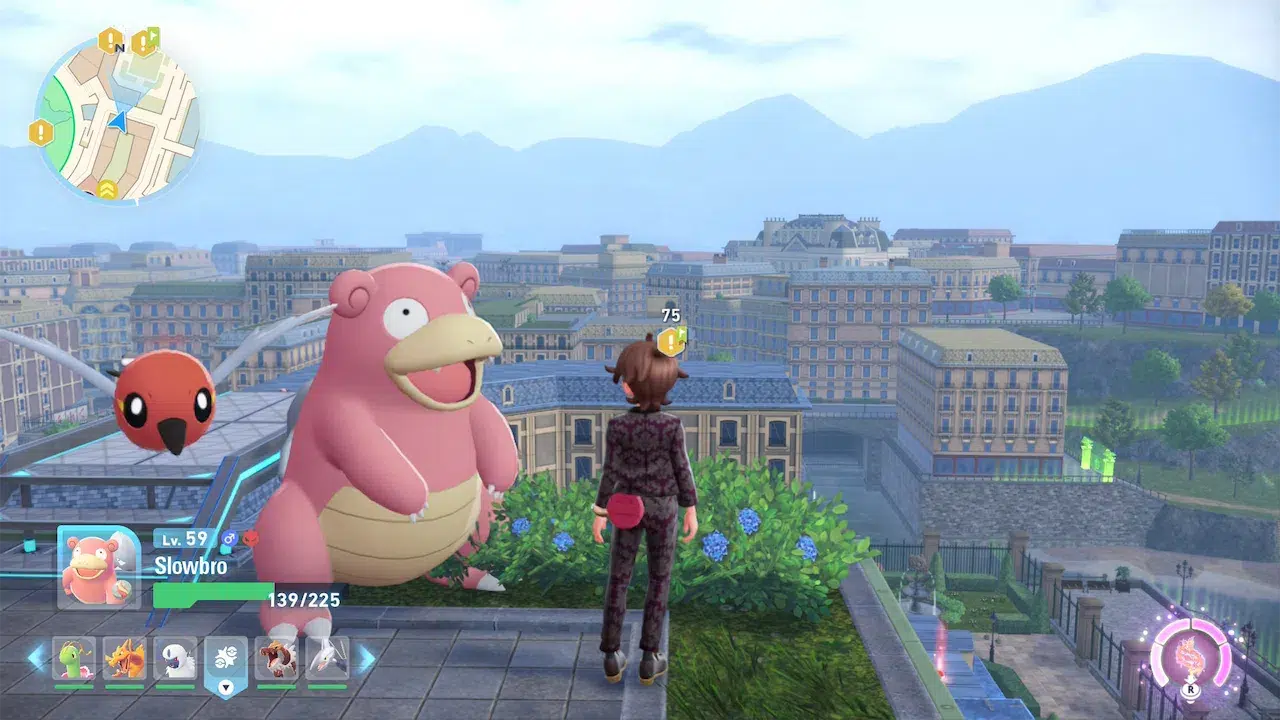The width and height of the screenshot is (1280, 720).
Task: Click the Slowbro portrait panel
Action: (99, 567)
